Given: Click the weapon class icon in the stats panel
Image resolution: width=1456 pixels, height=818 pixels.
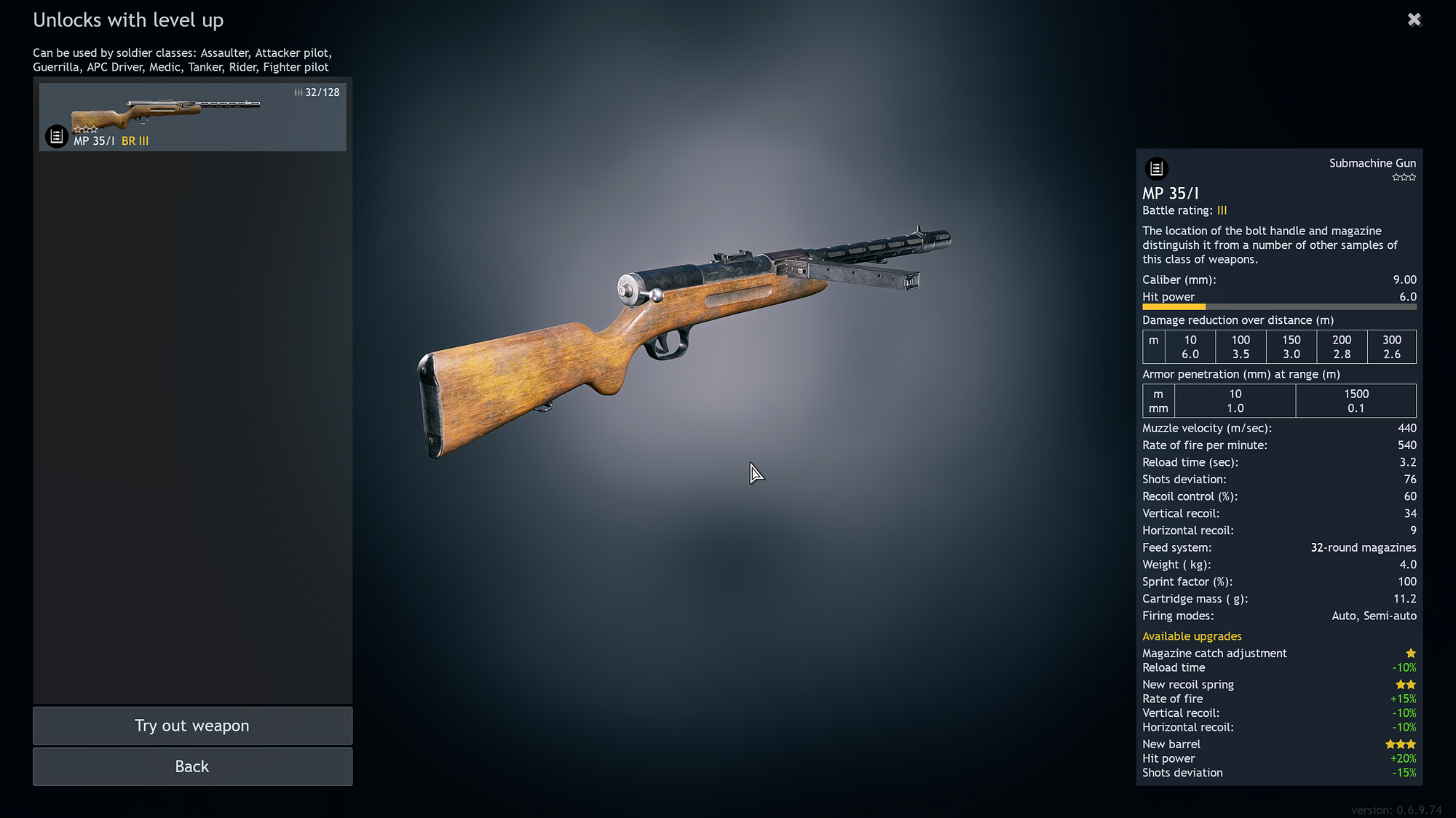Looking at the screenshot, I should [1158, 168].
